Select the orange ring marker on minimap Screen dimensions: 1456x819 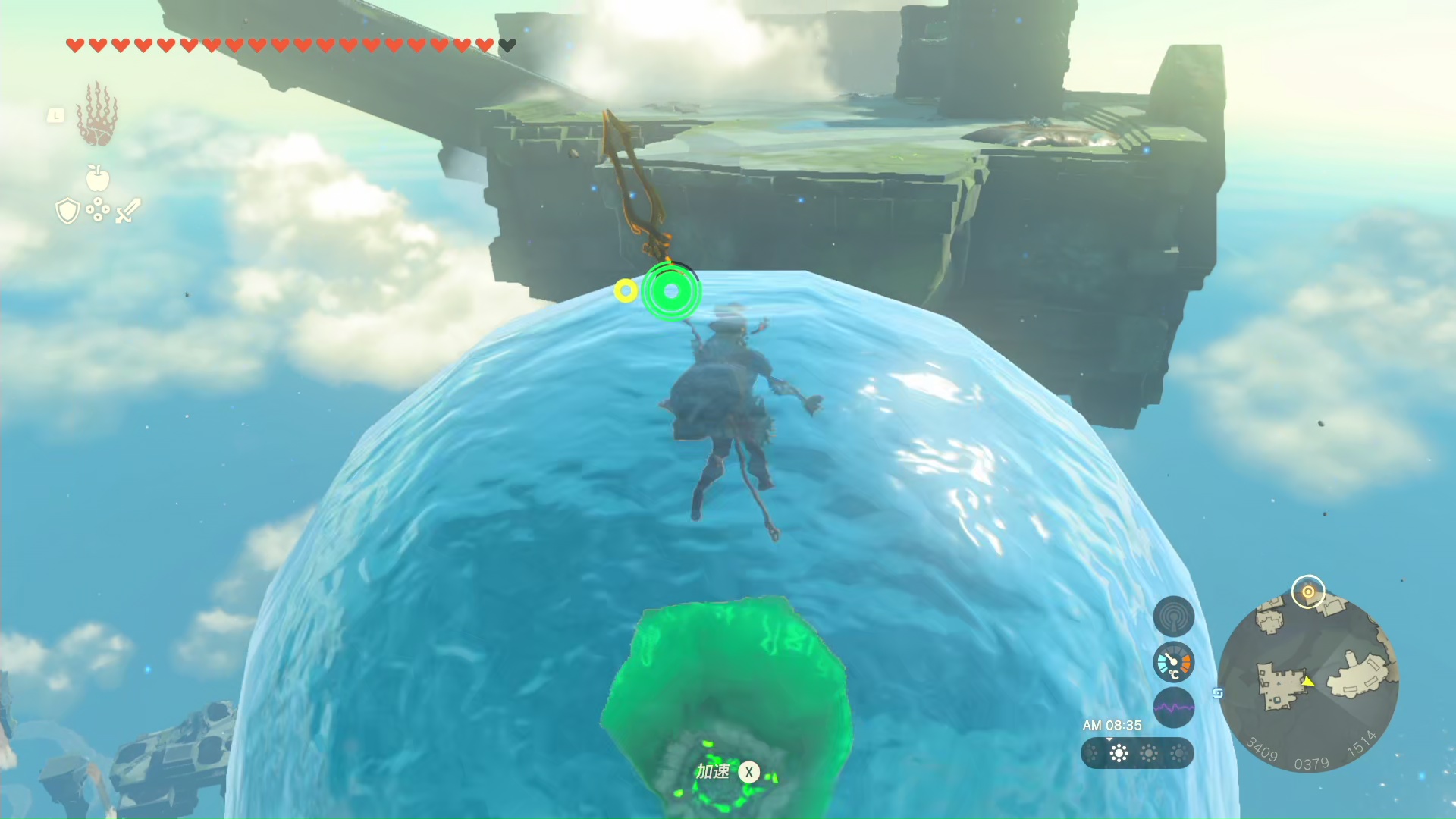[x=1308, y=591]
